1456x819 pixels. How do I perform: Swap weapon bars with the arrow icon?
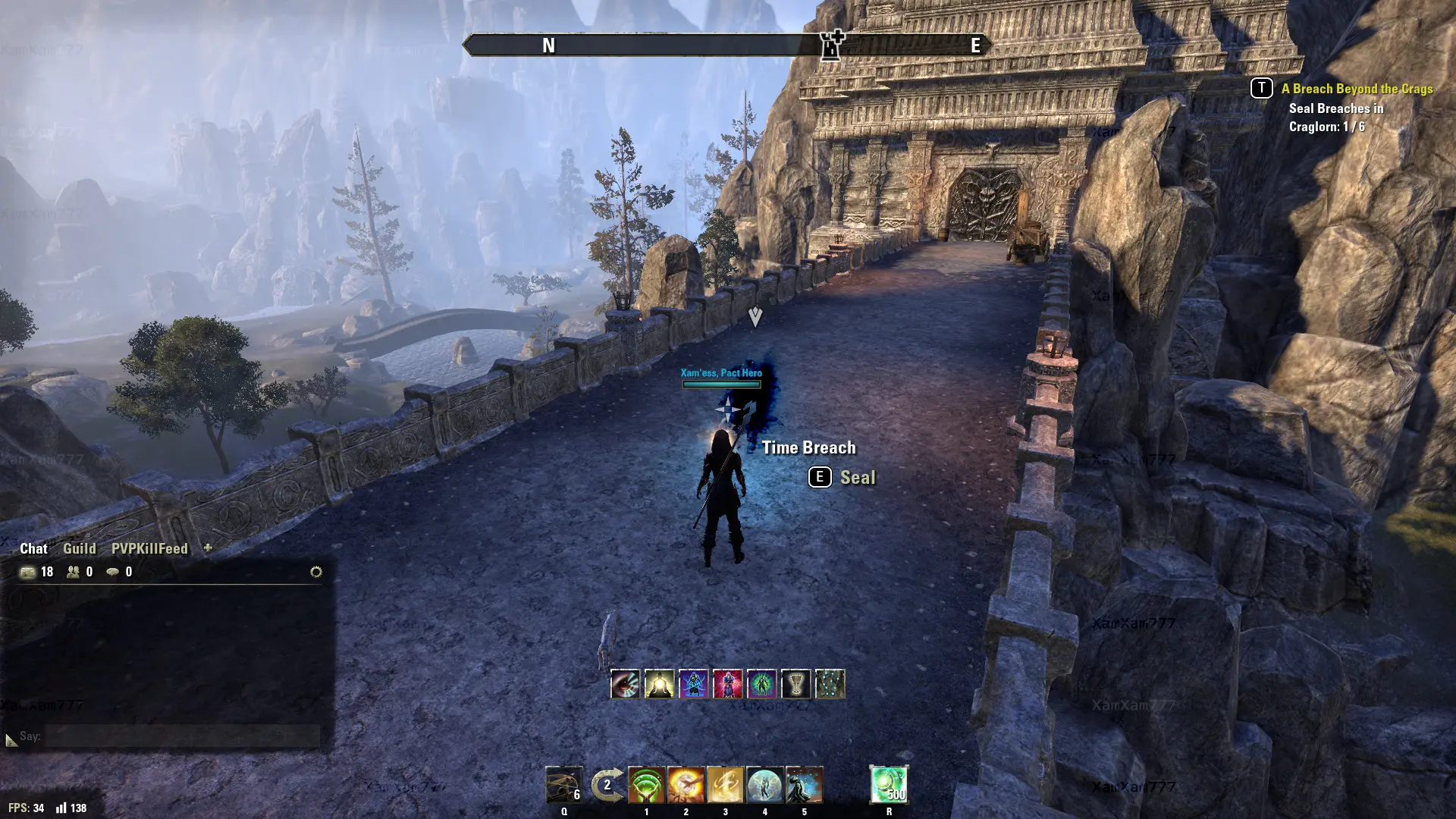point(607,785)
